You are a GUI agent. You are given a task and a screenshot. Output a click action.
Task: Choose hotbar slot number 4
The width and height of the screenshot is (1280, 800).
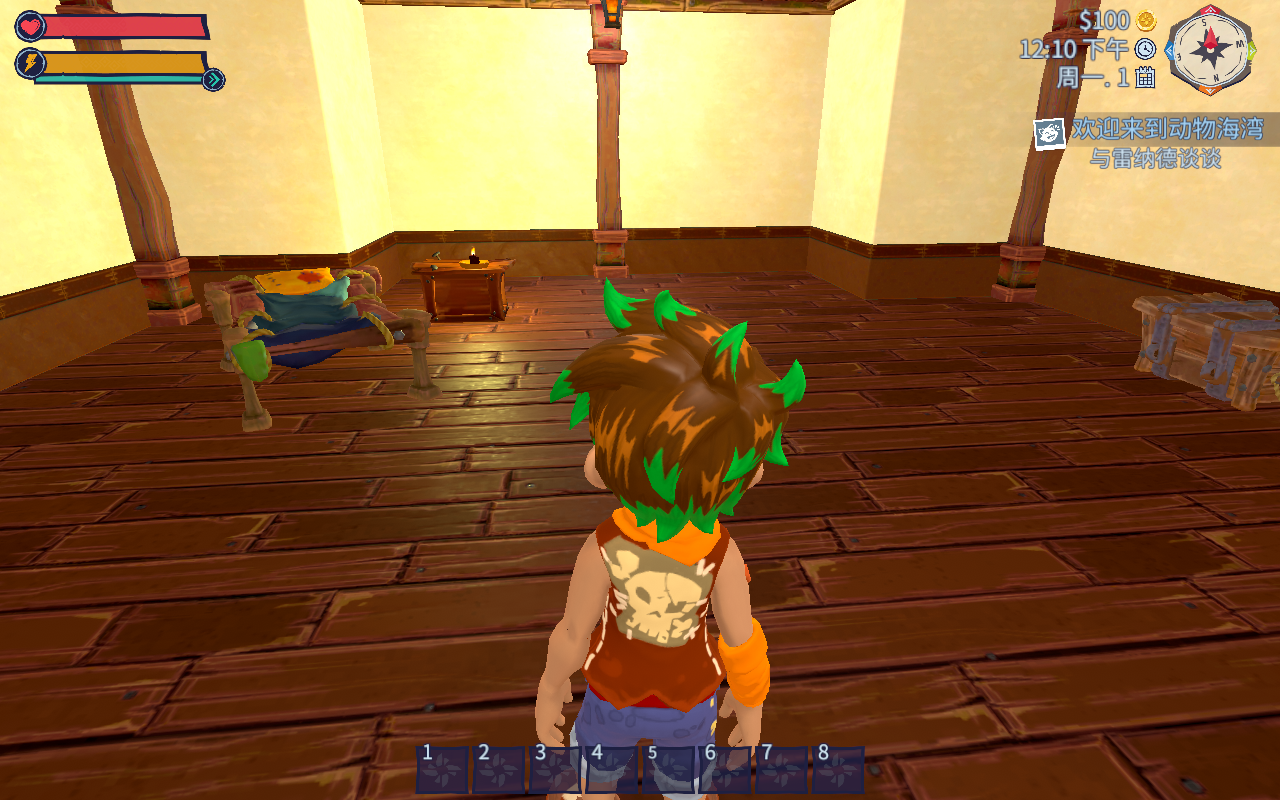(x=611, y=770)
